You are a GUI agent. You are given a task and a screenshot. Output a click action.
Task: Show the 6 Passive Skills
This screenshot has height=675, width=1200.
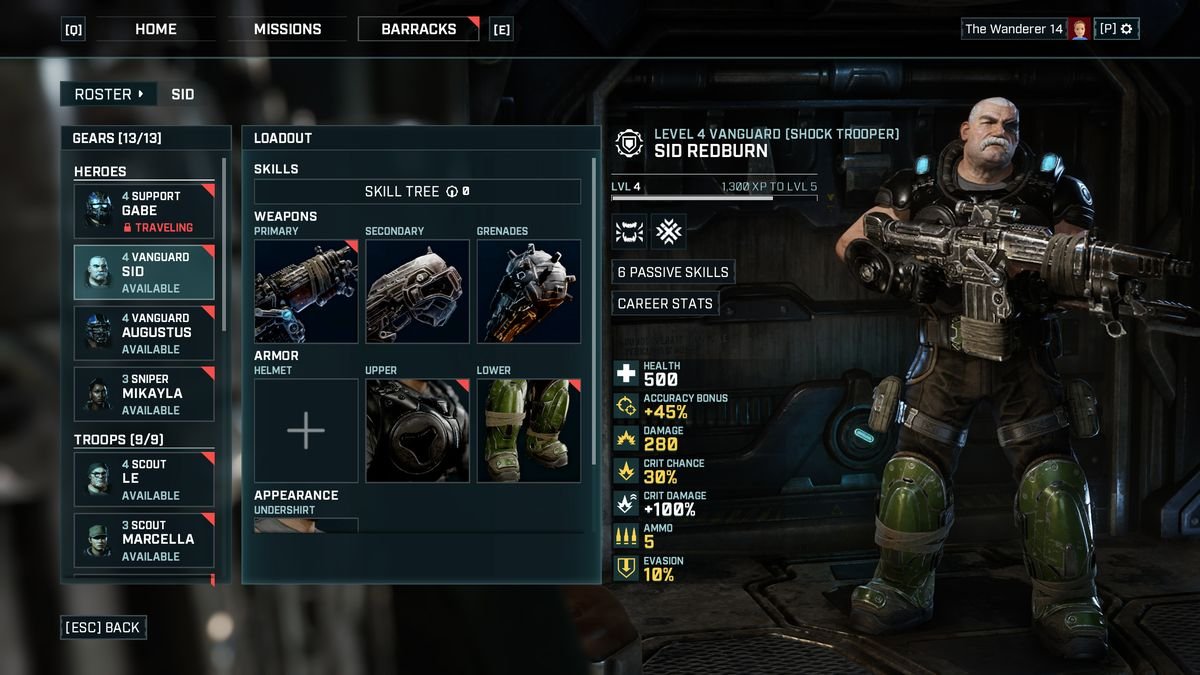coord(673,272)
